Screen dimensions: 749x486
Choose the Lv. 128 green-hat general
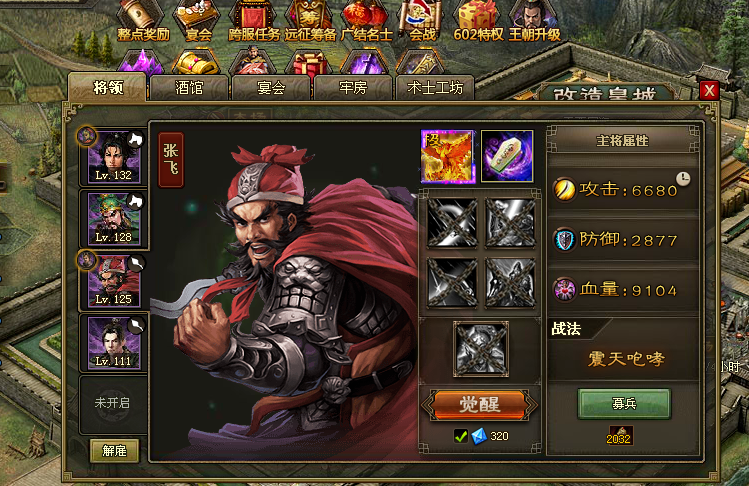[113, 217]
